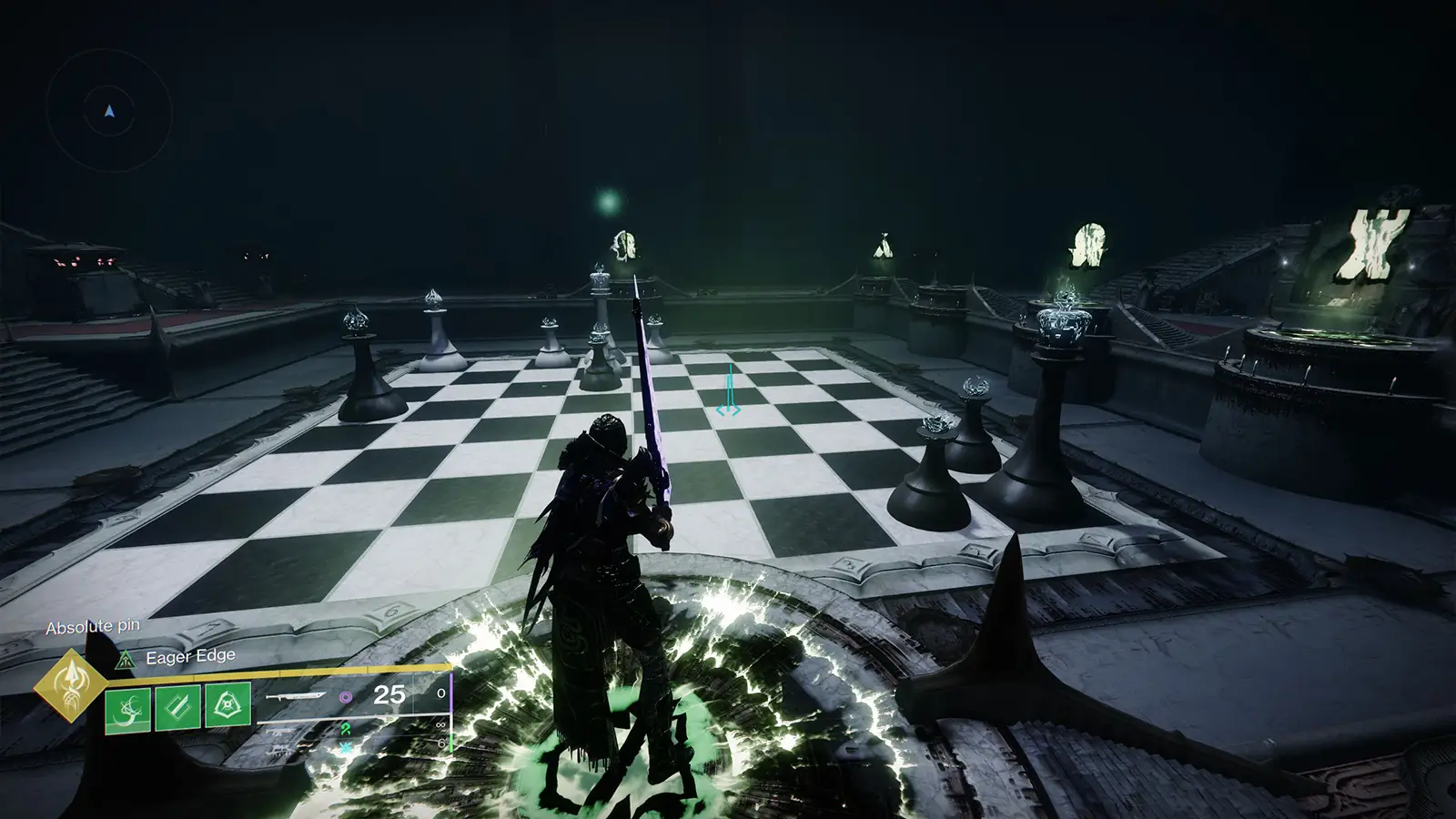
Task: Click the green melee knife ability icon
Action: point(176,706)
